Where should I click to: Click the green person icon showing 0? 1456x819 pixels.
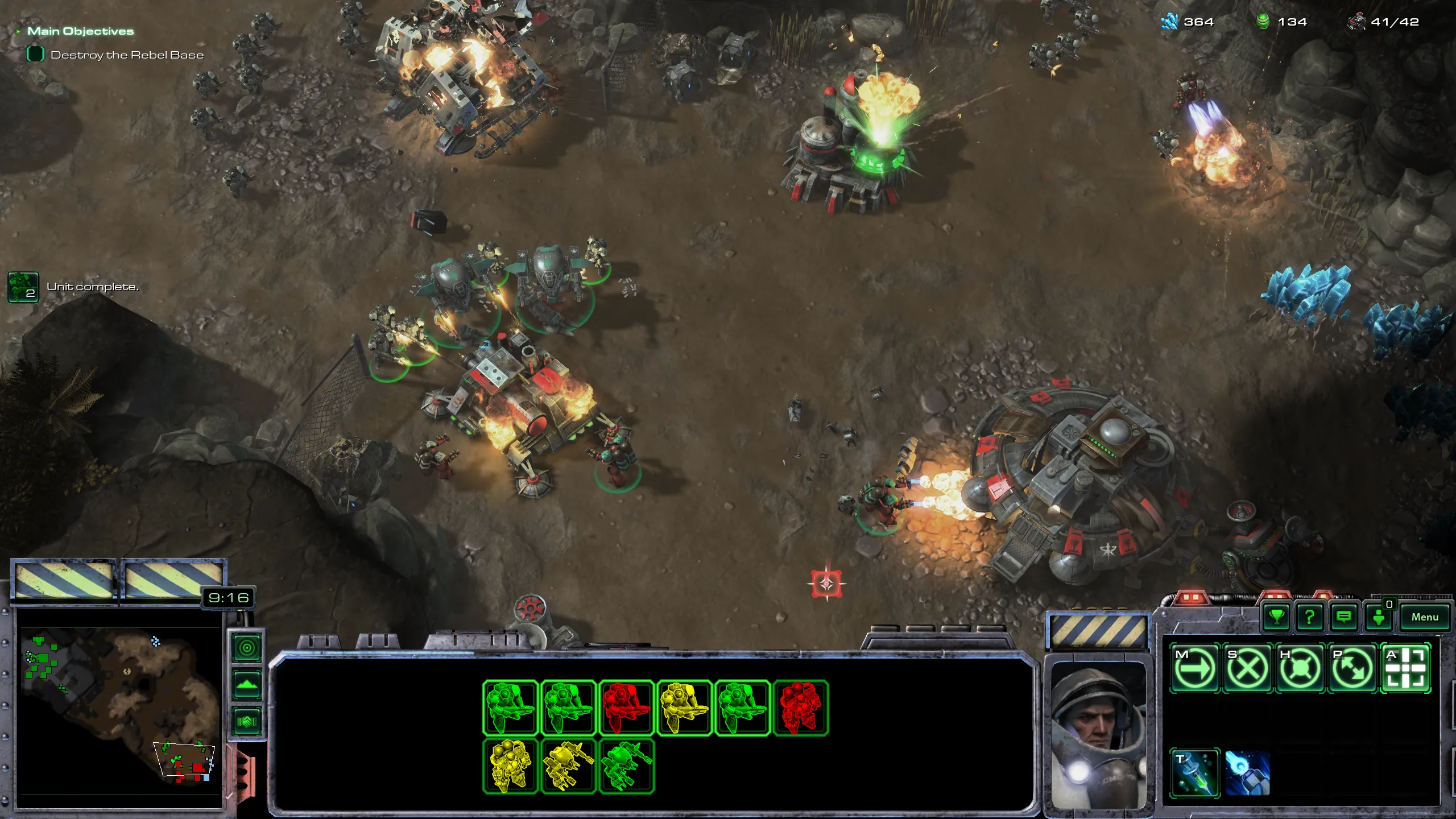click(x=1379, y=617)
